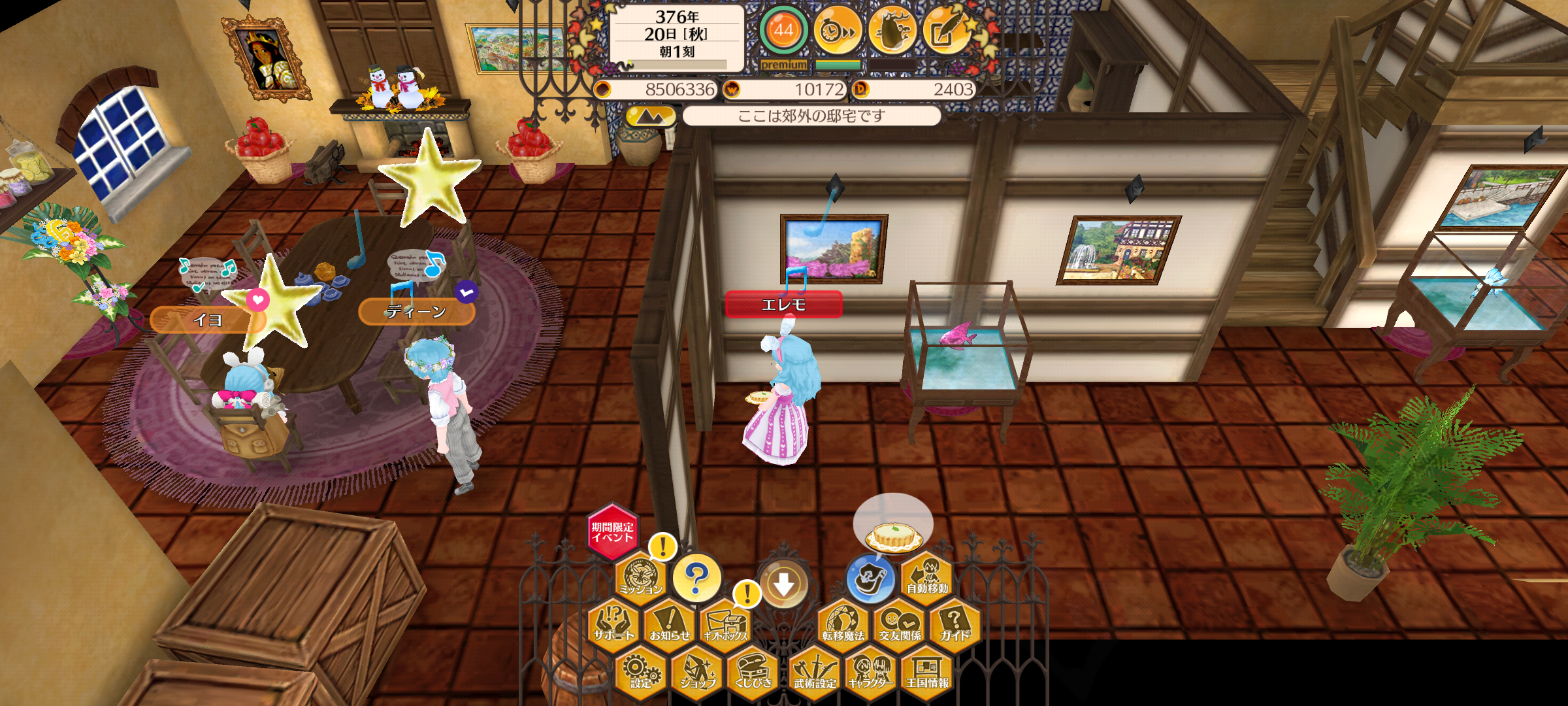Open the 期間限定イベント limited-time event badge

coord(612,532)
